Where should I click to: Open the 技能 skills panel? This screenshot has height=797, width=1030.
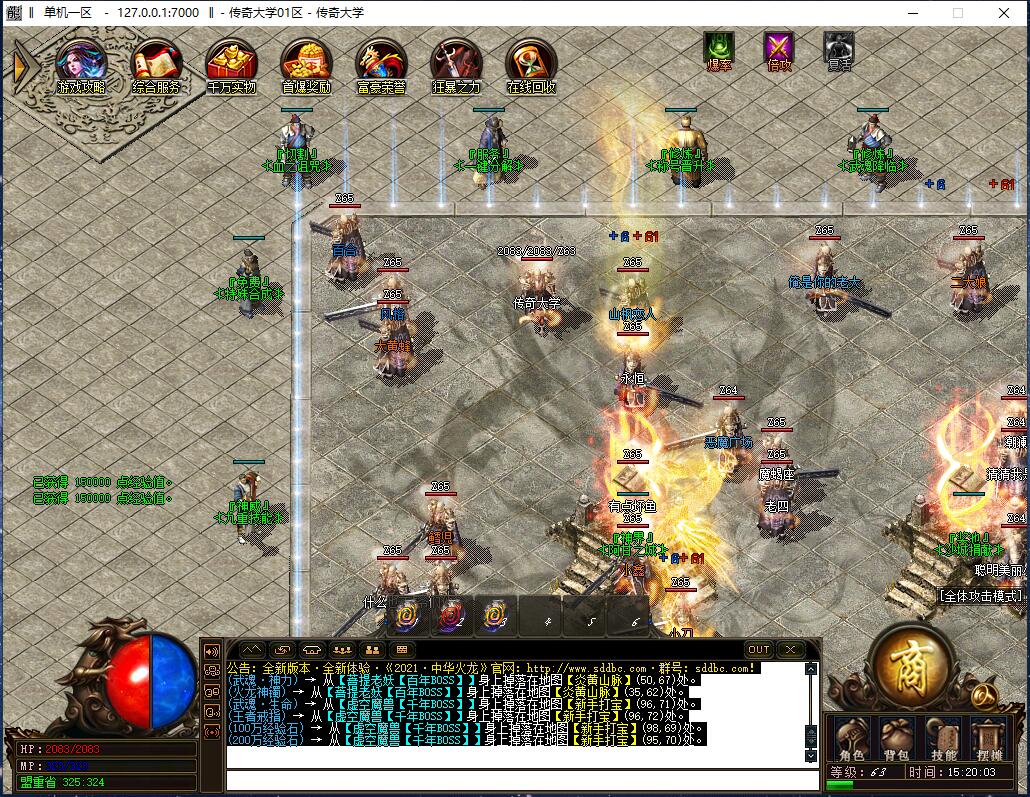(x=943, y=738)
